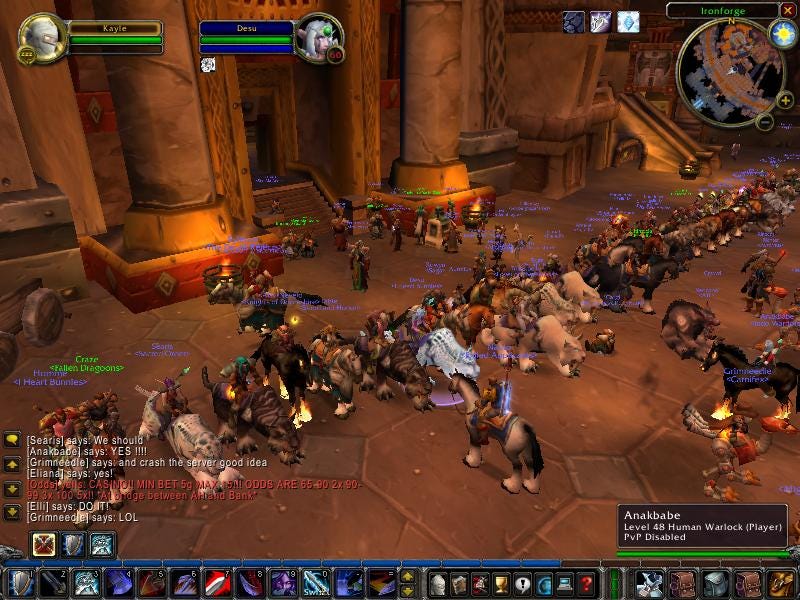800x600 pixels.
Task: Open the chat menu speech bubble button
Action: click(12, 440)
